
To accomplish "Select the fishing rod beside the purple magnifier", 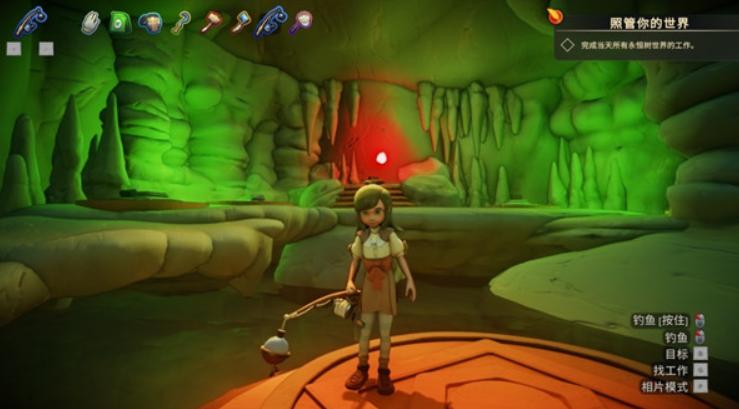I will pyautogui.click(x=271, y=21).
